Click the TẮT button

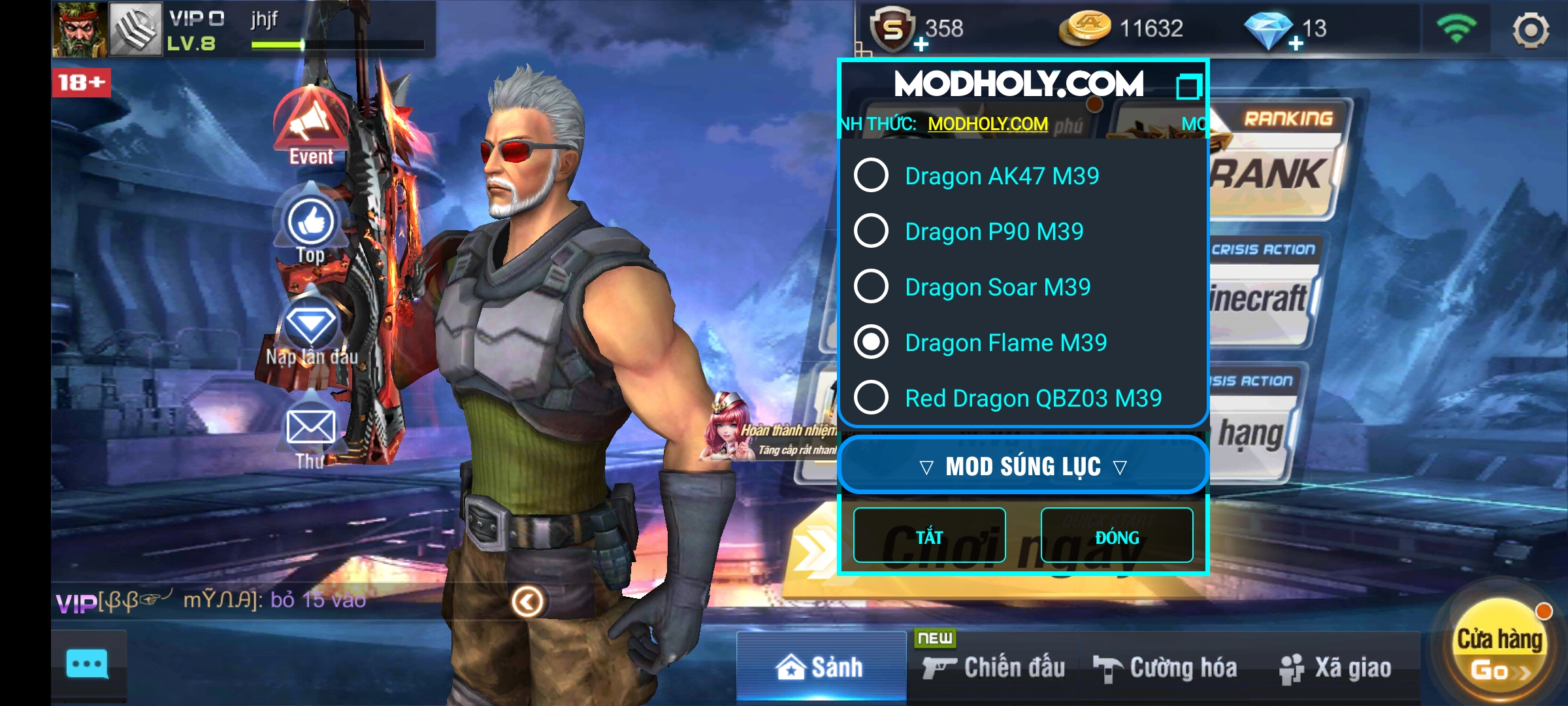[x=929, y=536]
